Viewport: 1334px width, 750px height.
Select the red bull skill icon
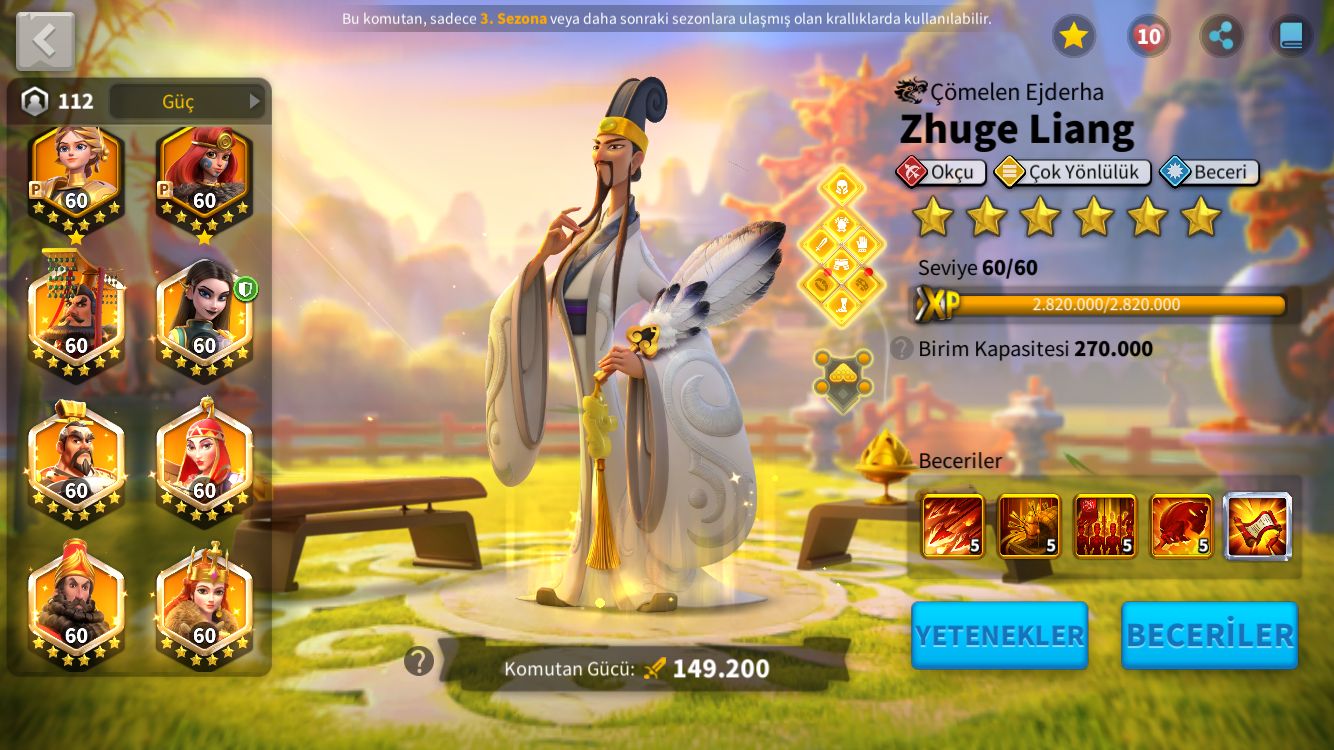[x=1181, y=526]
